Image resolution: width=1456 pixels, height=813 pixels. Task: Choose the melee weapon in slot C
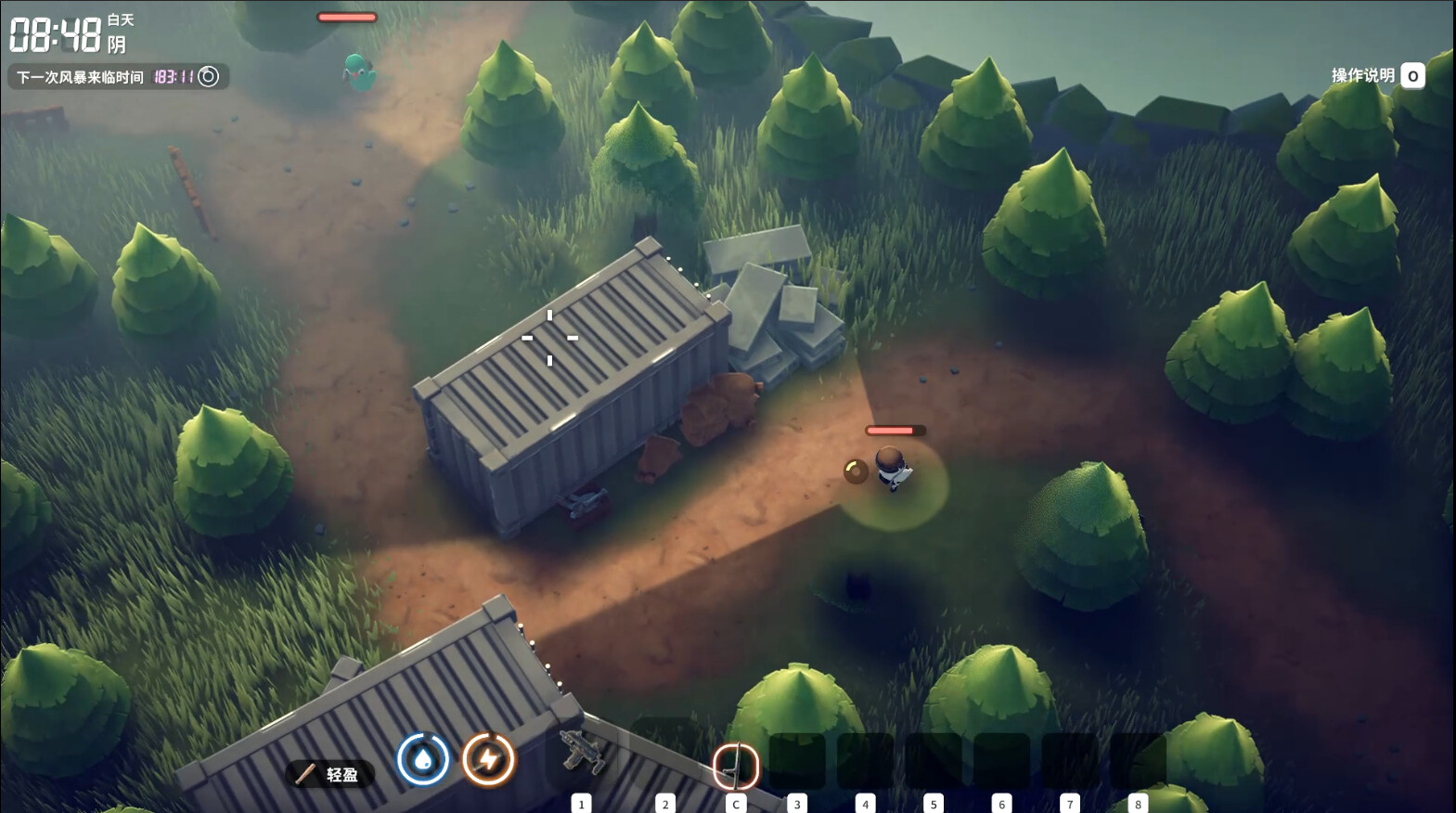click(x=735, y=767)
